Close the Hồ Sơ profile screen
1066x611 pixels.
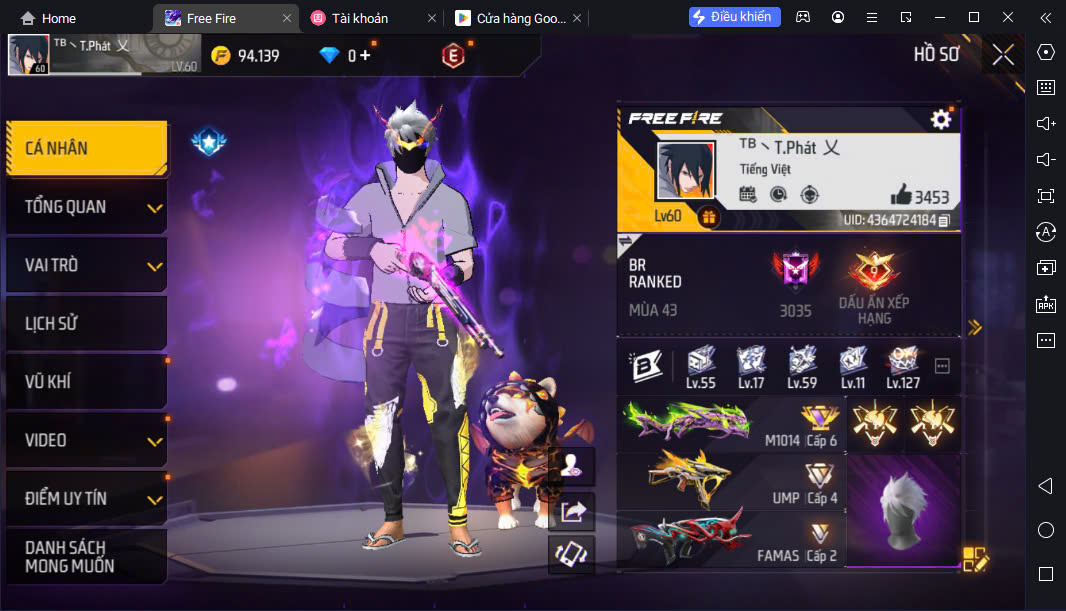[x=1002, y=55]
